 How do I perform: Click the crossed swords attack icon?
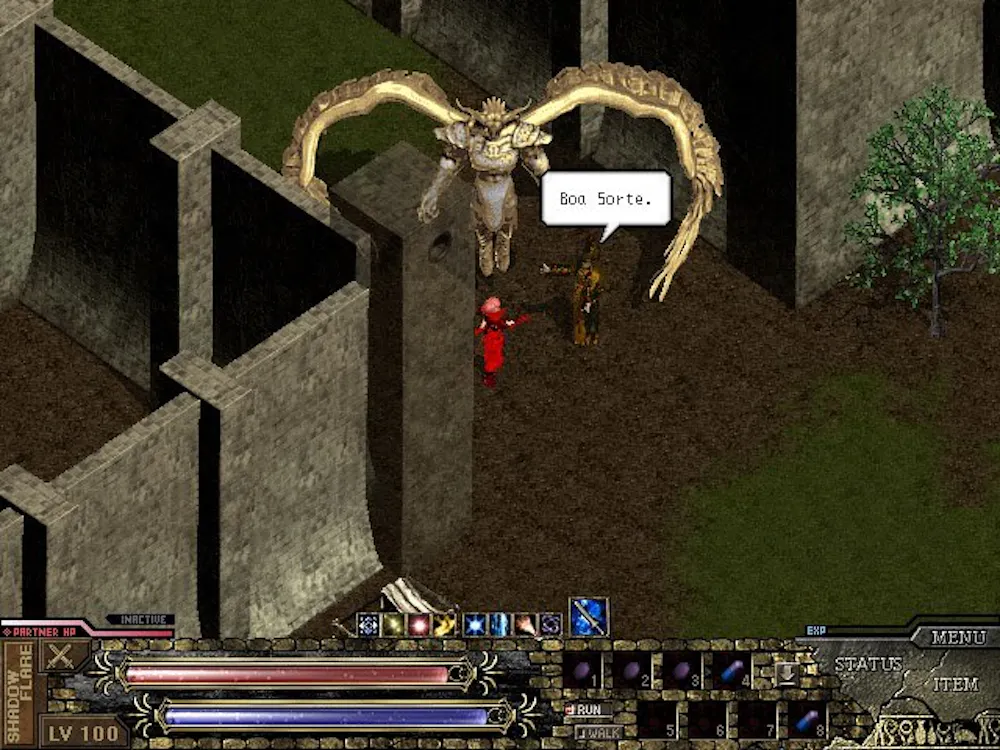pos(63,657)
